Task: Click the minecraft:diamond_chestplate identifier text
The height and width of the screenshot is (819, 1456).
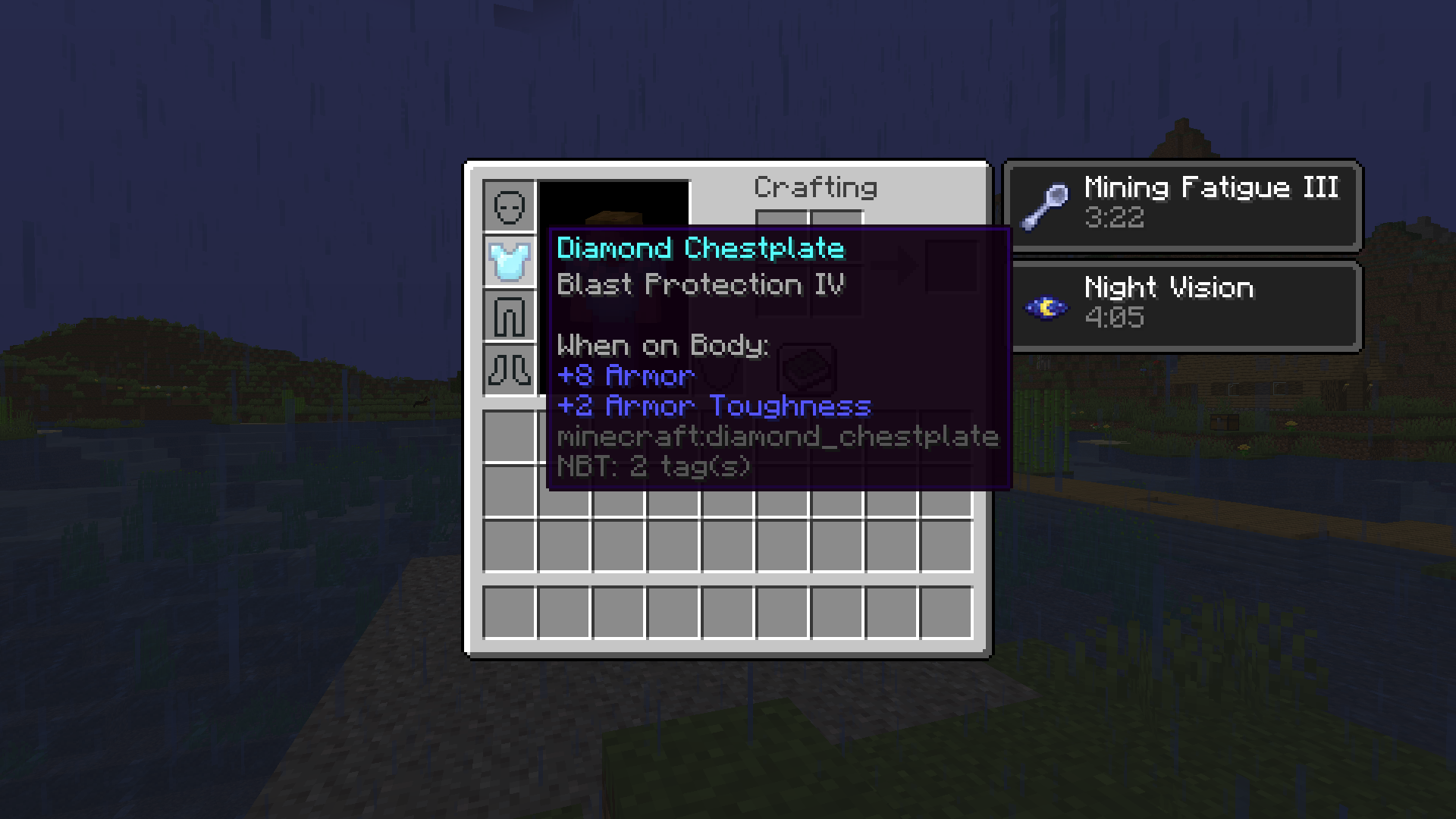Action: coord(778,437)
